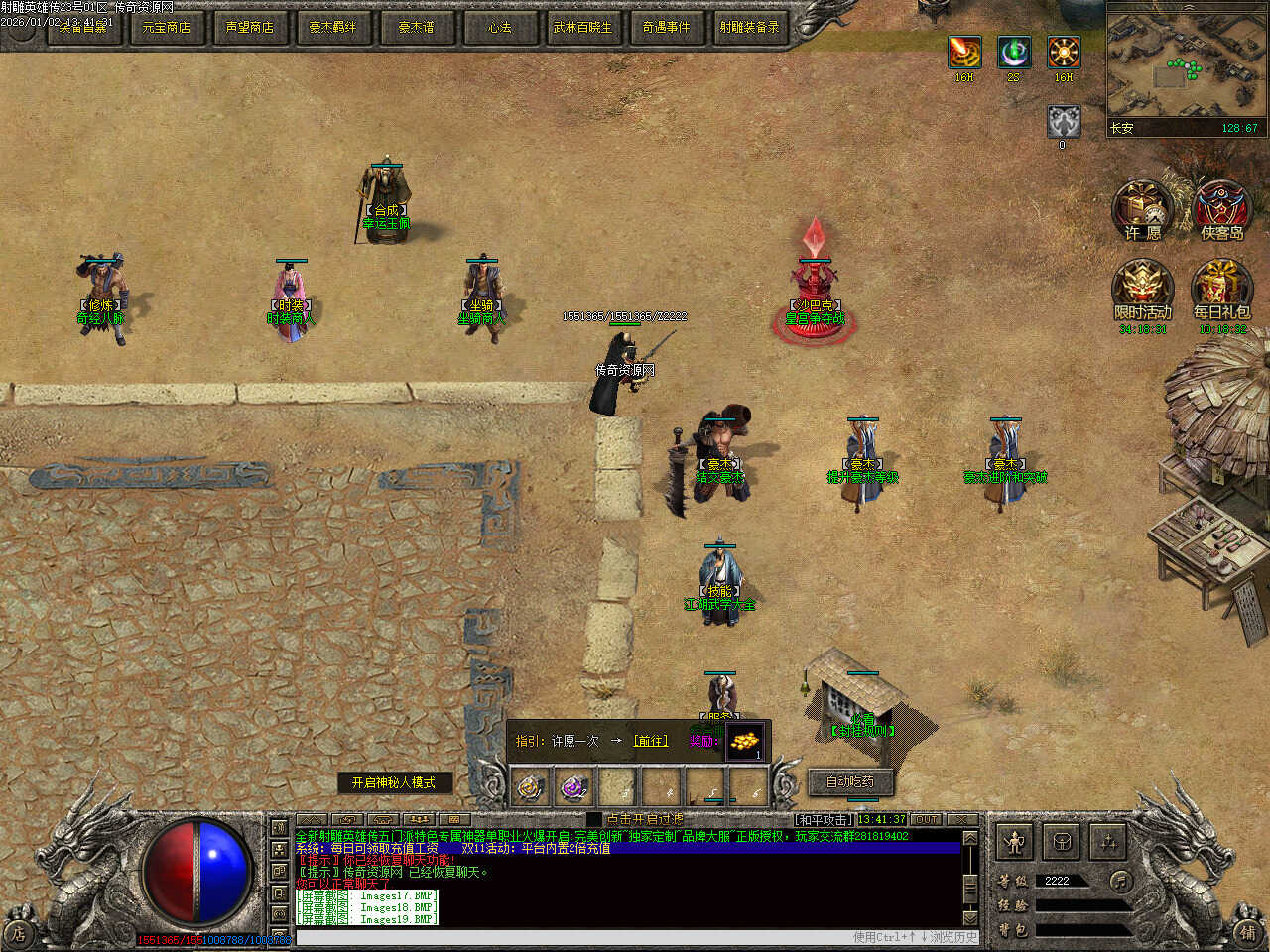Select the orange swirl hotbar item
The image size is (1270, 952).
tap(531, 788)
